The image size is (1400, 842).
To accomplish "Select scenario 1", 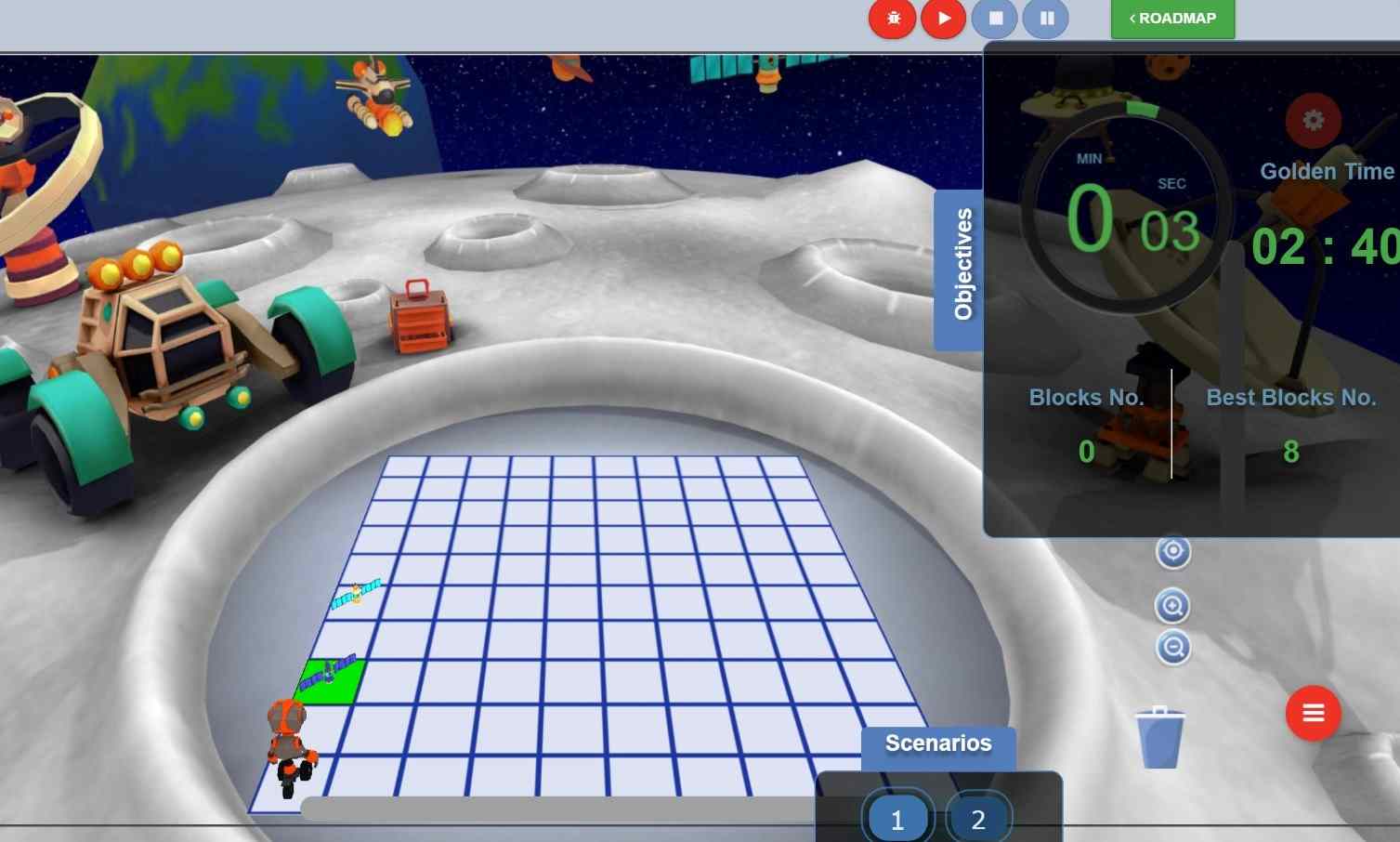I will (x=897, y=819).
